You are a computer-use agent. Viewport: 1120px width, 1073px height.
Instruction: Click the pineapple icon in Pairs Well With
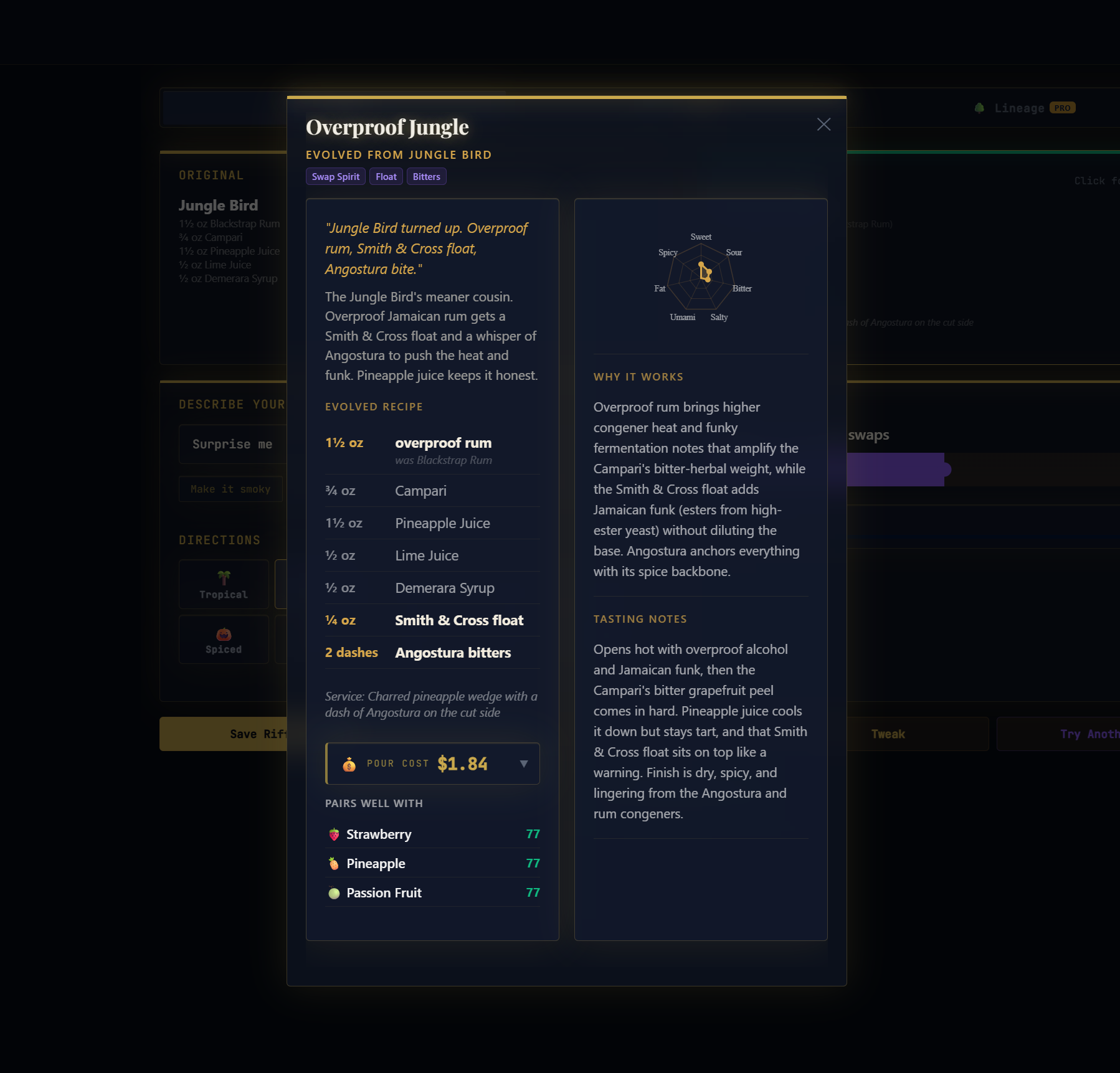(x=333, y=863)
